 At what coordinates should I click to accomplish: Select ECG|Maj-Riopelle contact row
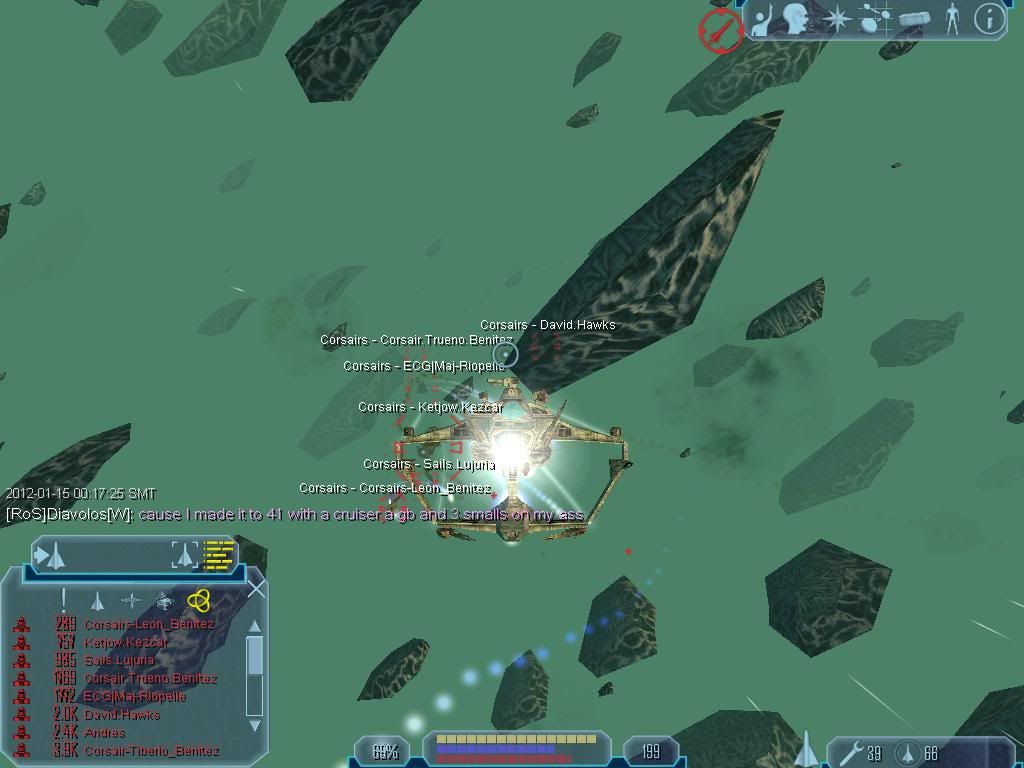[x=135, y=696]
